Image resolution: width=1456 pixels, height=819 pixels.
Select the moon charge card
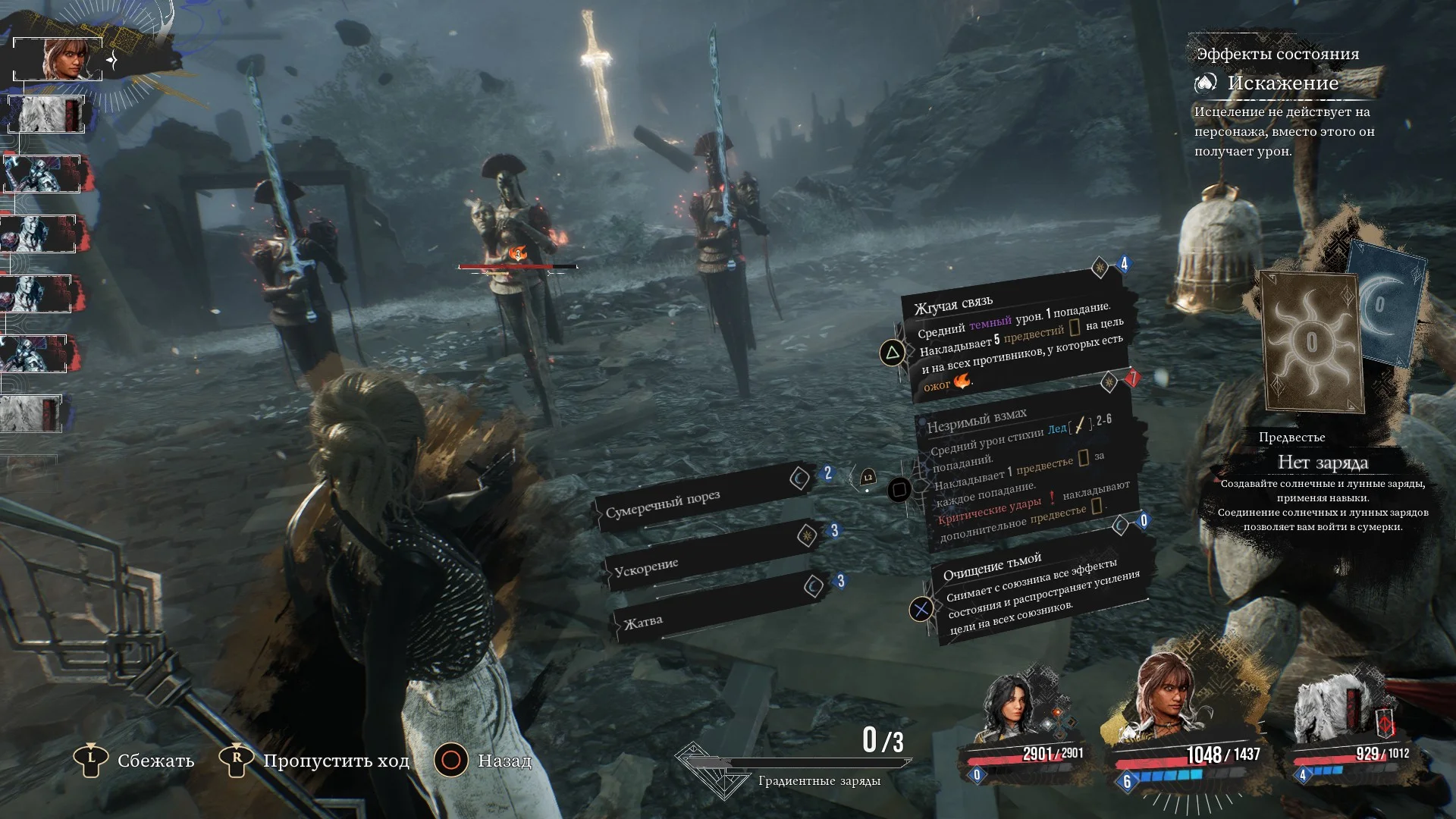(1384, 303)
